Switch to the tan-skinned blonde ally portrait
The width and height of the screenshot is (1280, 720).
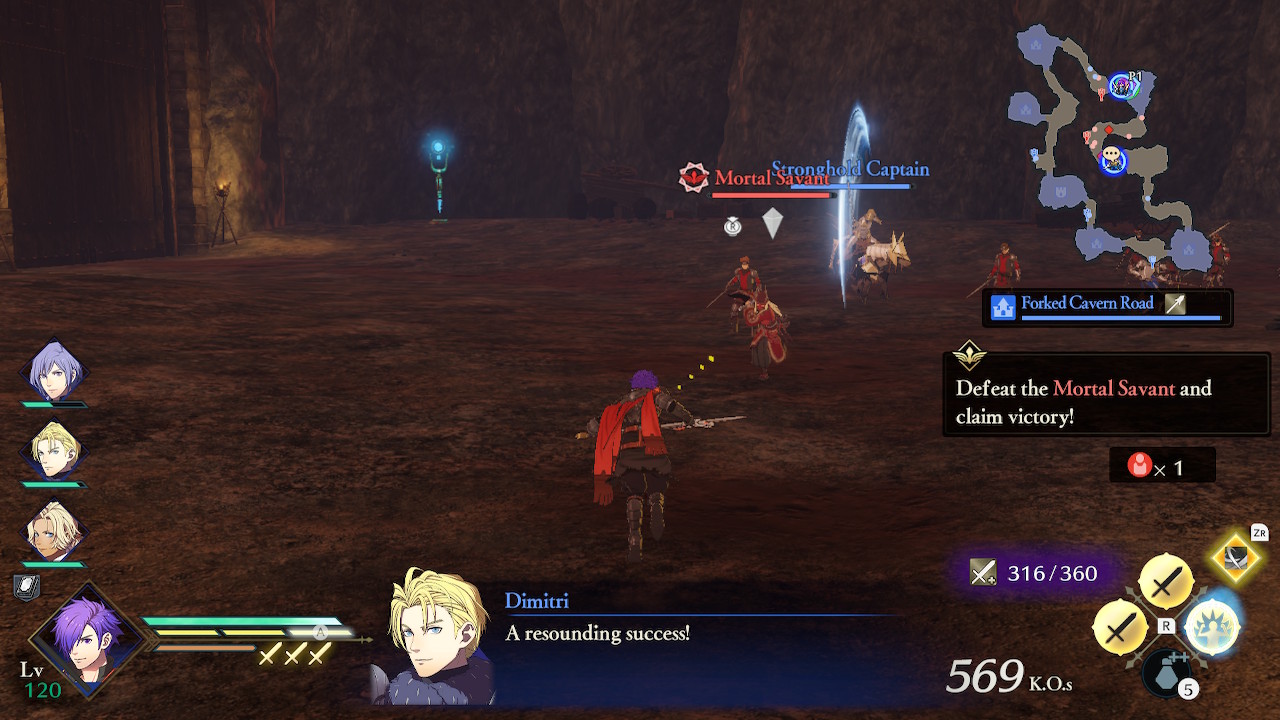click(53, 531)
